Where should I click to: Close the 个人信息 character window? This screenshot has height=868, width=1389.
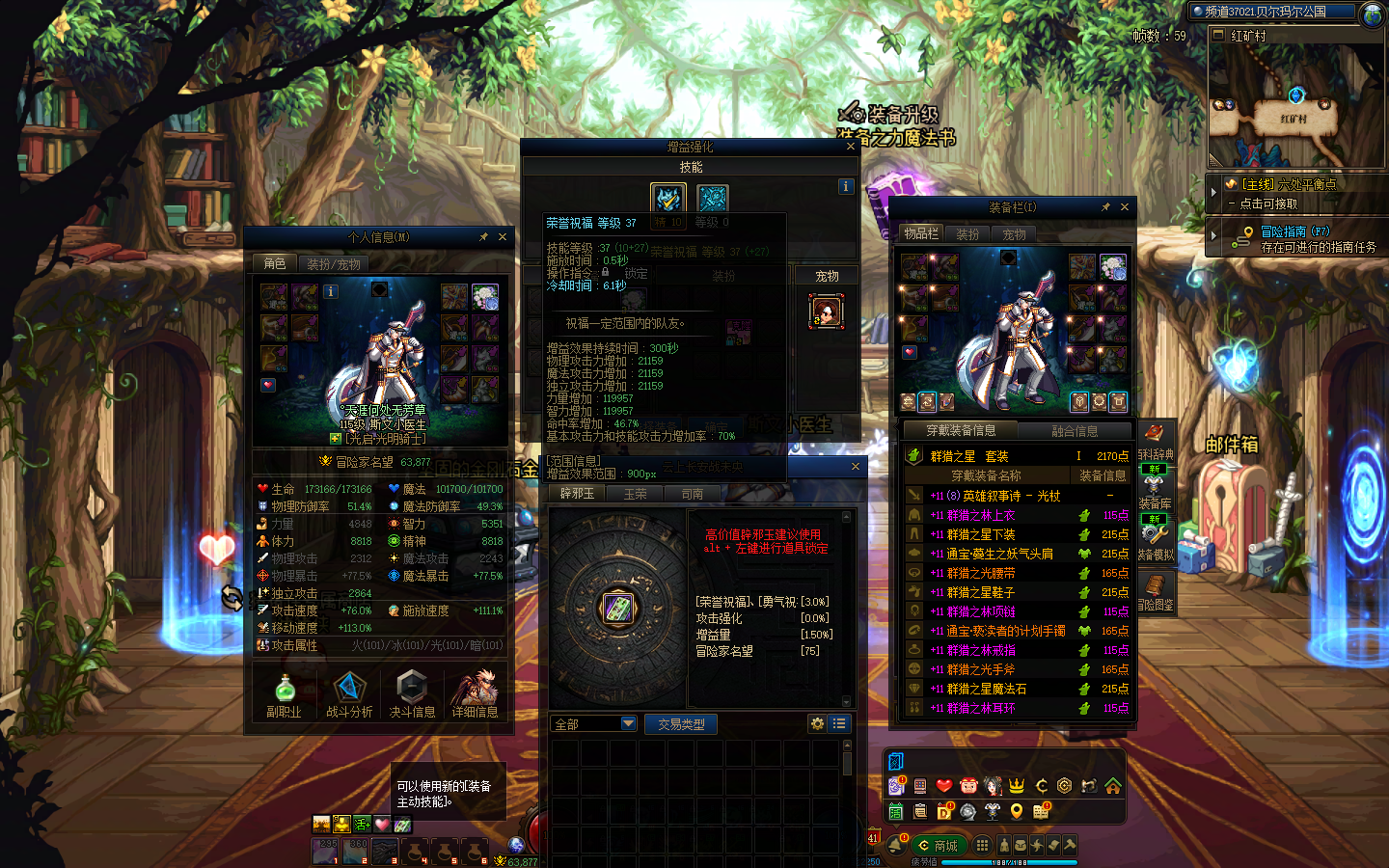coord(503,237)
